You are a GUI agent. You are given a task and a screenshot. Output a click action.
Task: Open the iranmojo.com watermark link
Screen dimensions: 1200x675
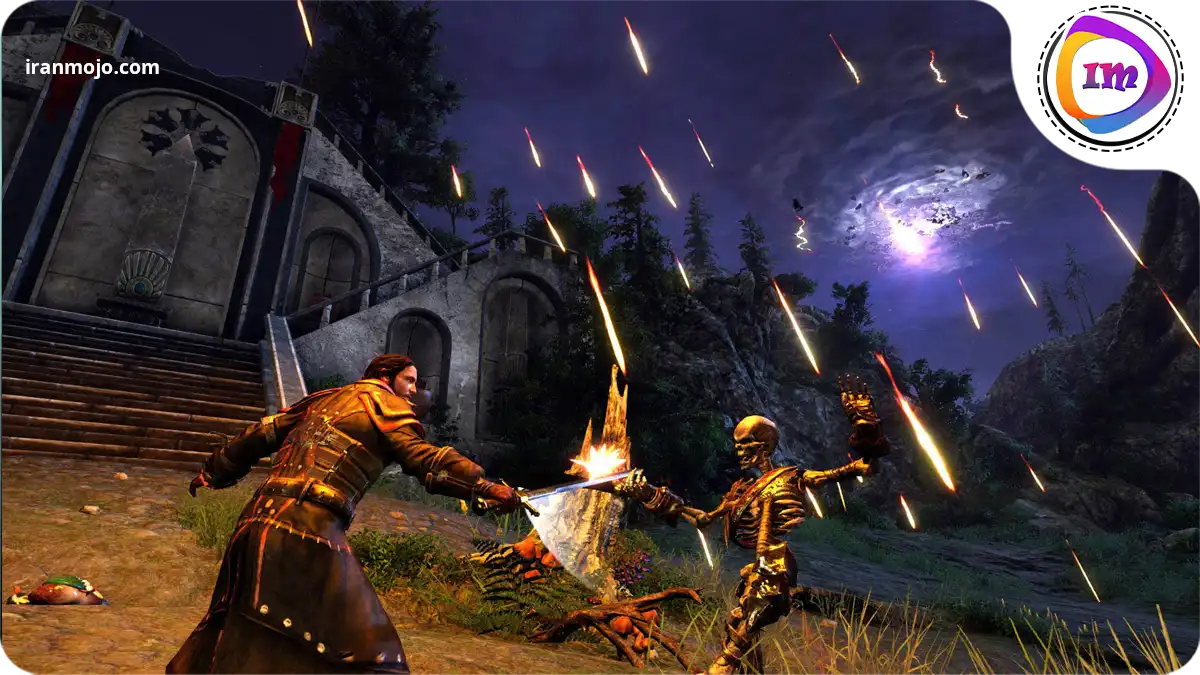click(x=92, y=68)
